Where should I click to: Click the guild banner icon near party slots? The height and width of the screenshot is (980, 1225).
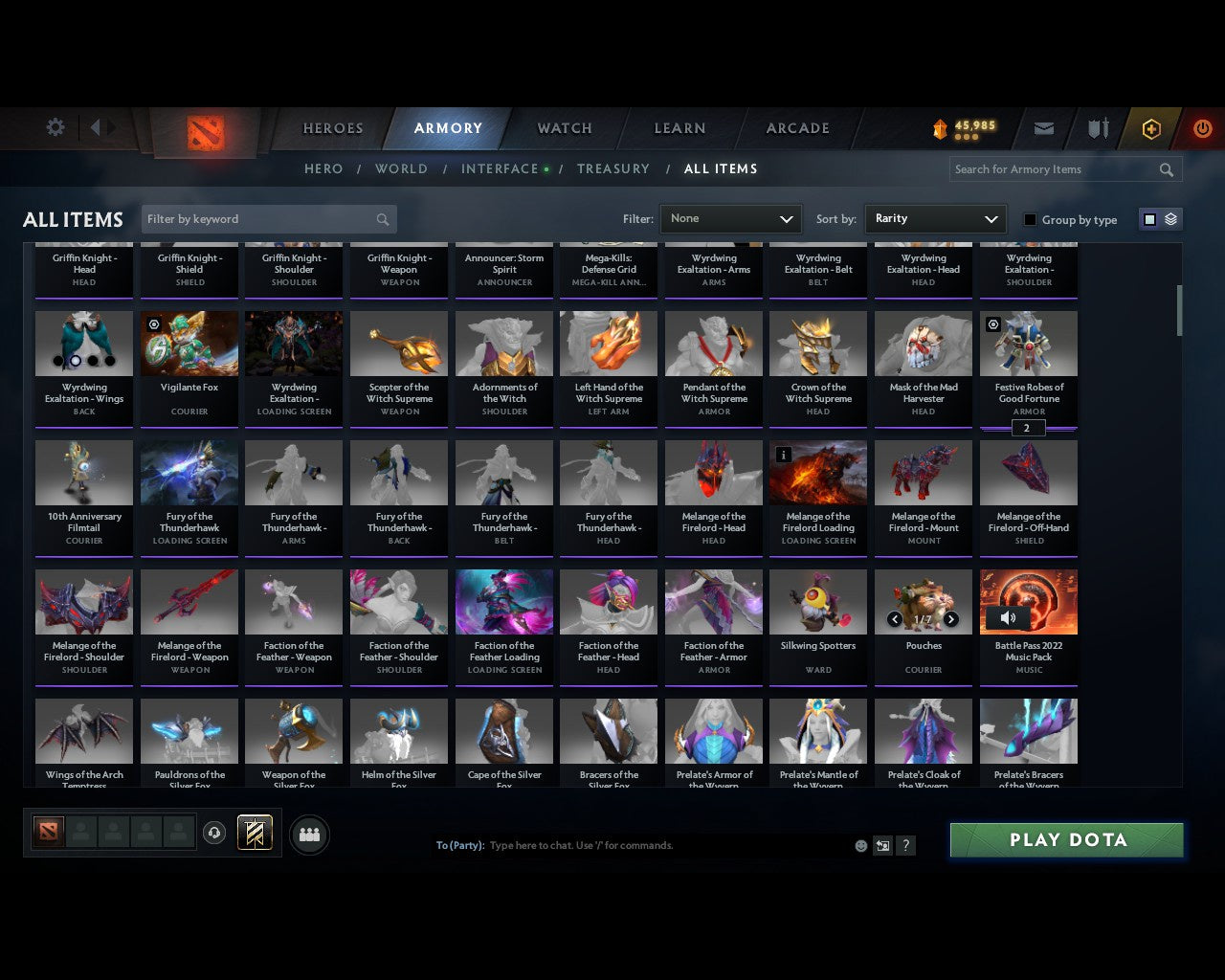255,833
